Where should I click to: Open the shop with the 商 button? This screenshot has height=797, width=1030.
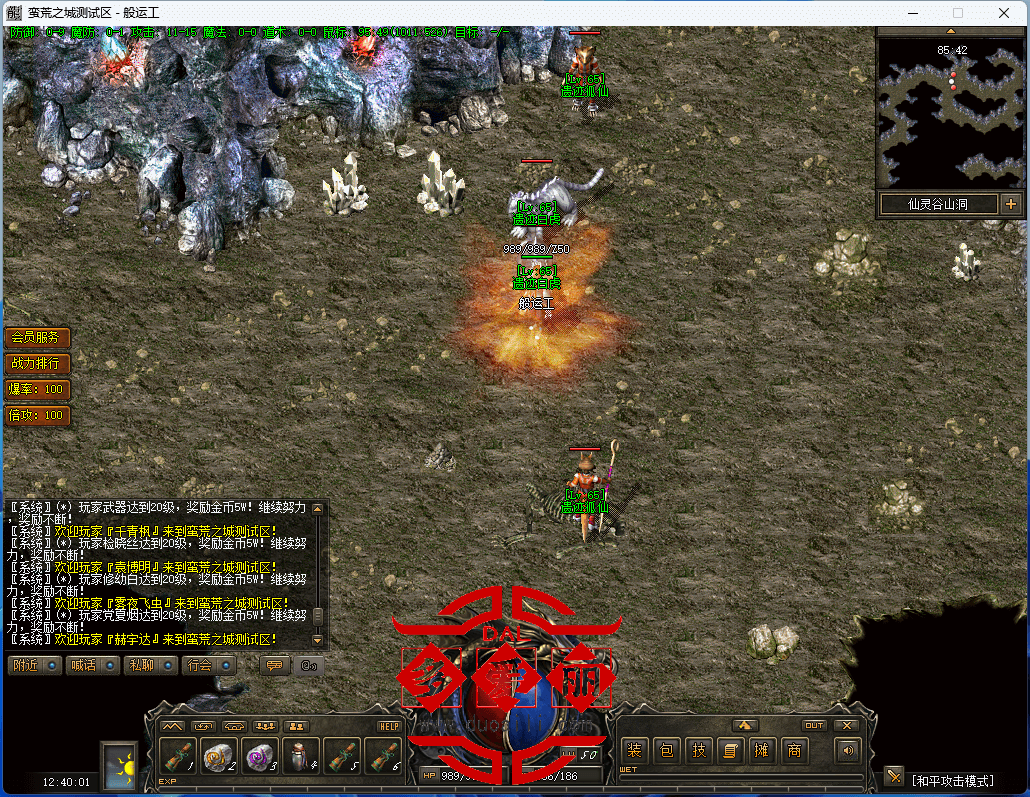(x=795, y=750)
